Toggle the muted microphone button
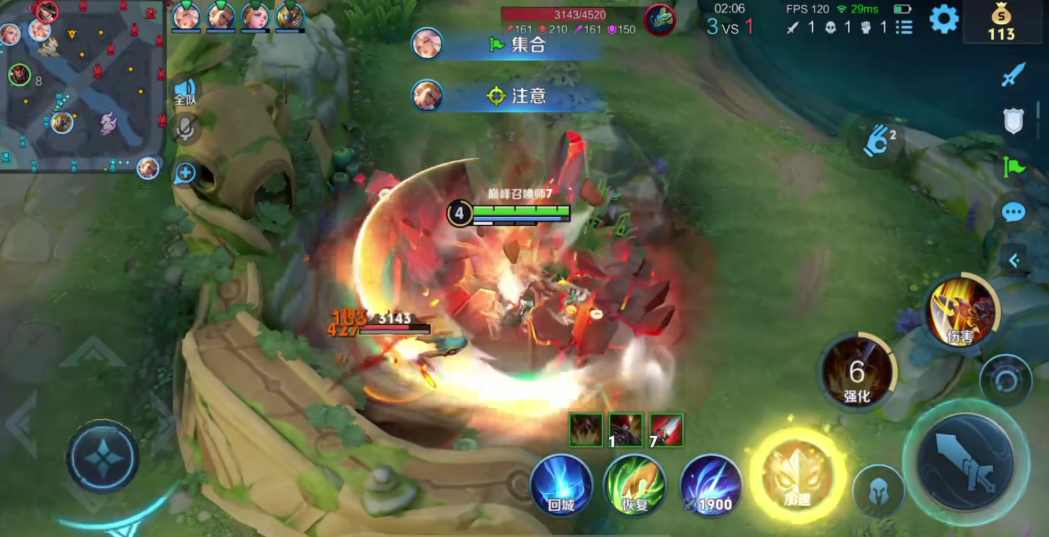Viewport: 1049px width, 537px height. [185, 128]
